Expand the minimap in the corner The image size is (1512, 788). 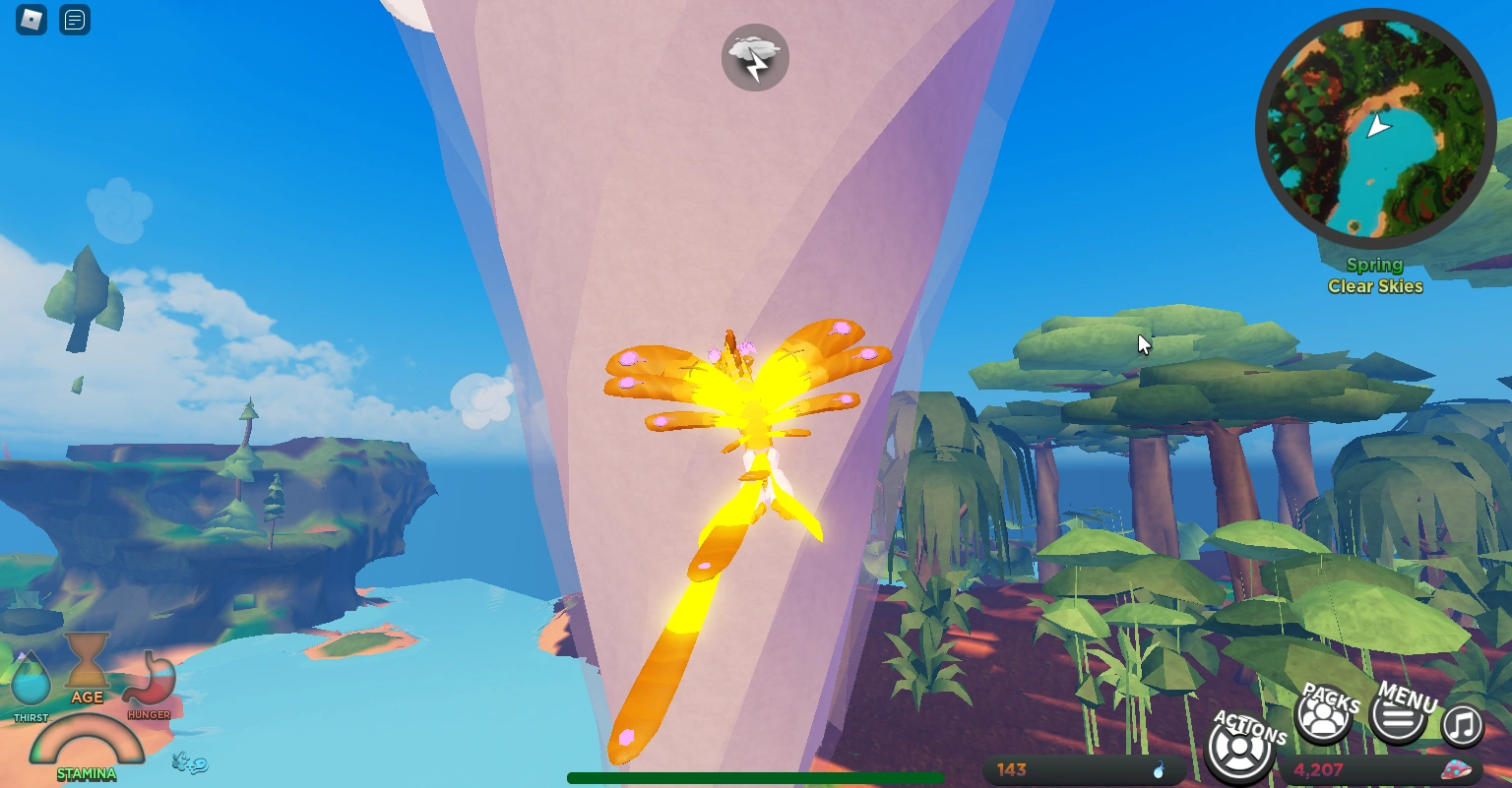click(x=1375, y=127)
